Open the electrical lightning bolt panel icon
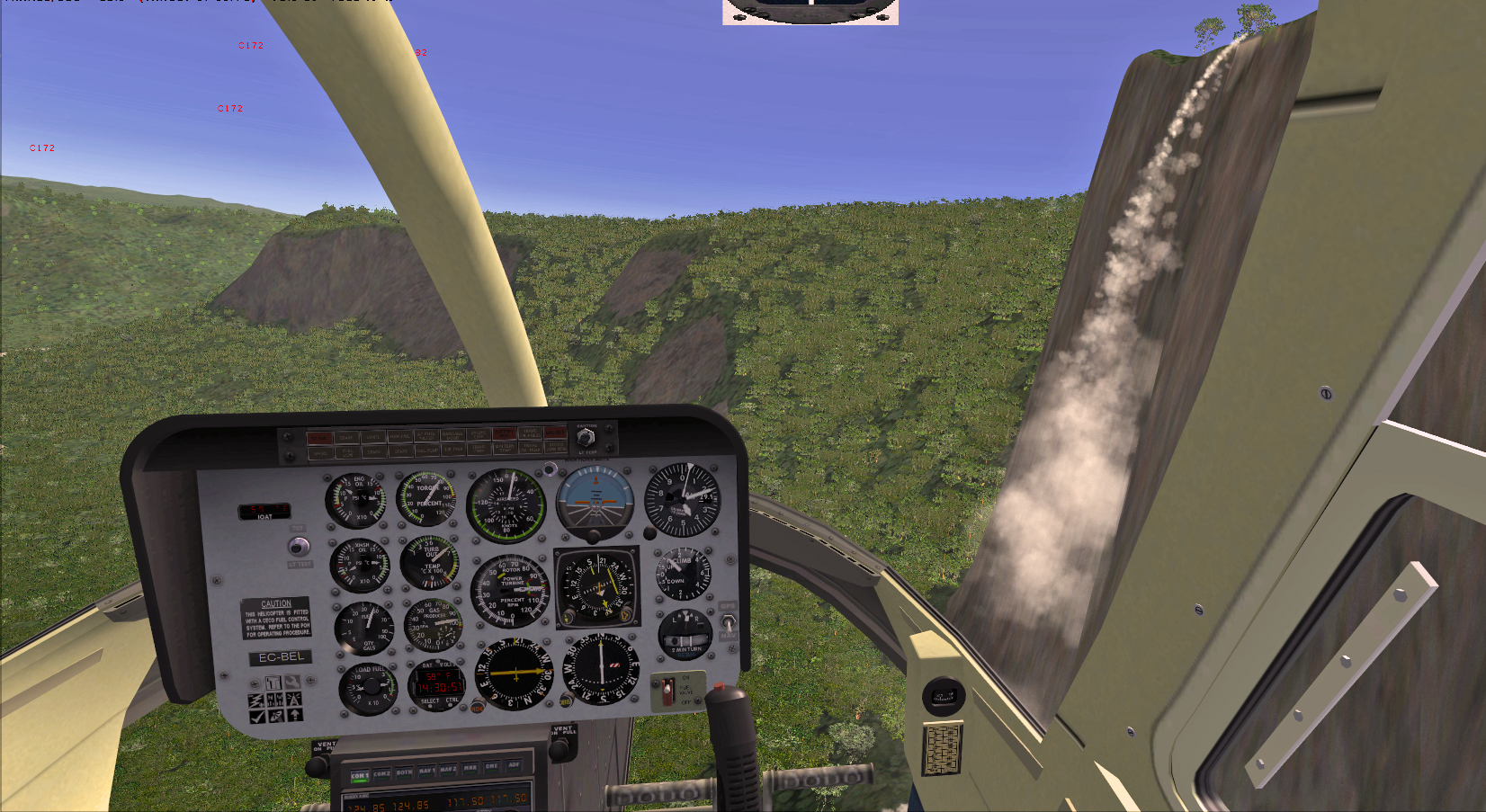 click(256, 700)
